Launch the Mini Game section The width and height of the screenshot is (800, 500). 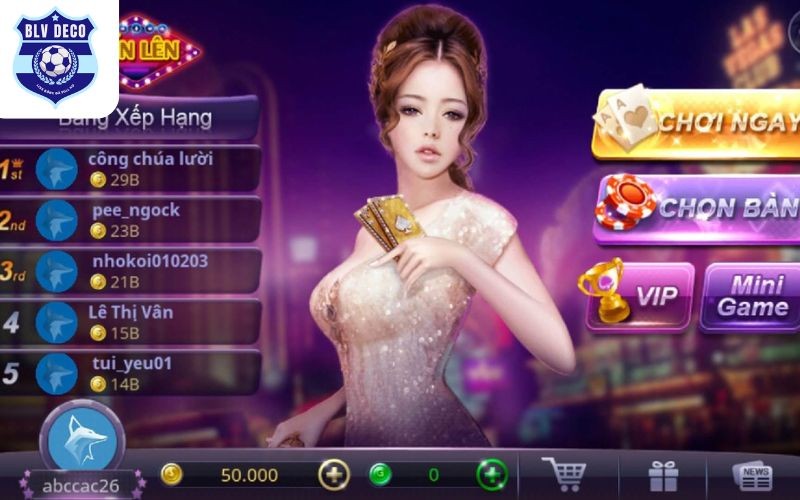click(x=752, y=296)
